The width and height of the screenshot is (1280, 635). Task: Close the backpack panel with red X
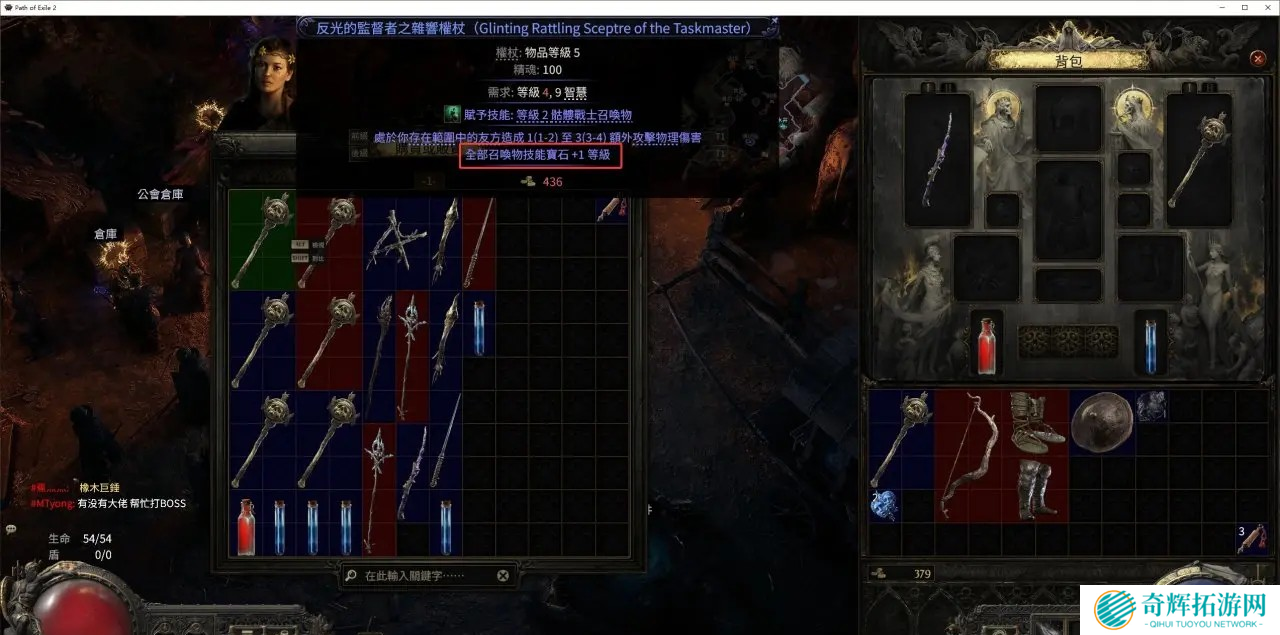1258,59
